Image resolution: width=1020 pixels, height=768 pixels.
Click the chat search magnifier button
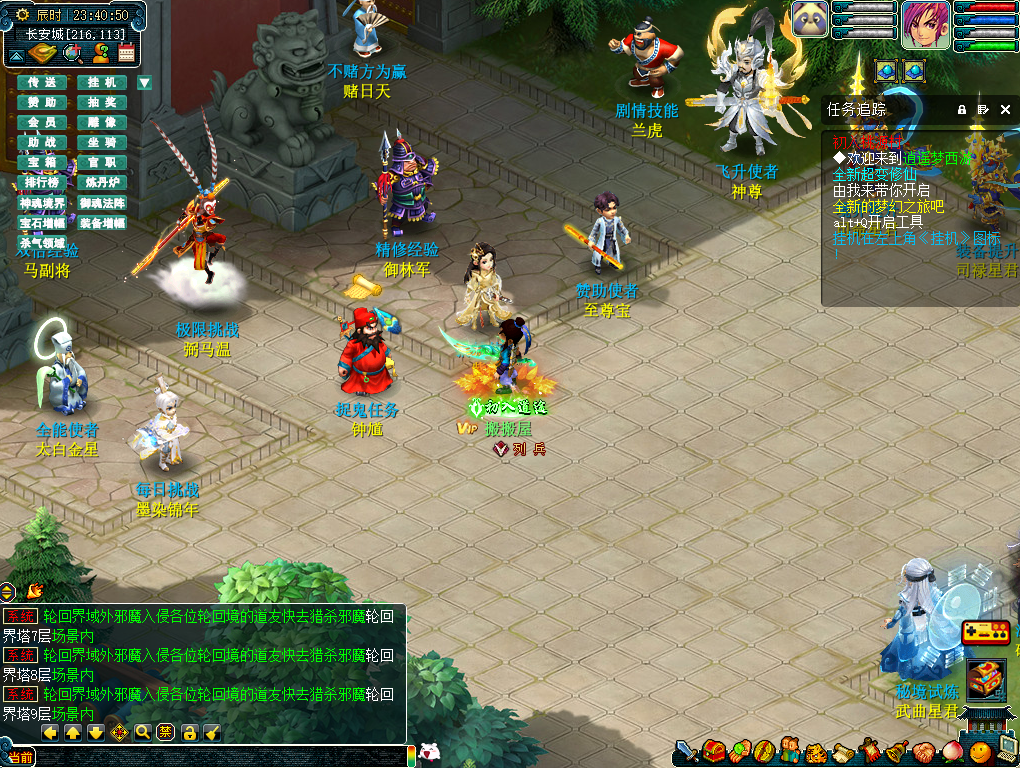coord(142,732)
